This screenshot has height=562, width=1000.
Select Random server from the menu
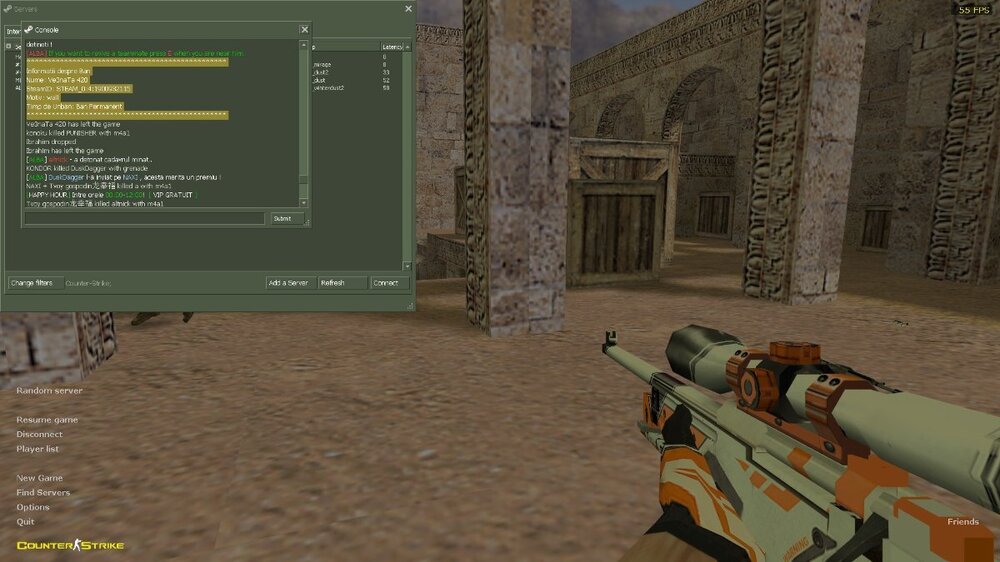49,390
